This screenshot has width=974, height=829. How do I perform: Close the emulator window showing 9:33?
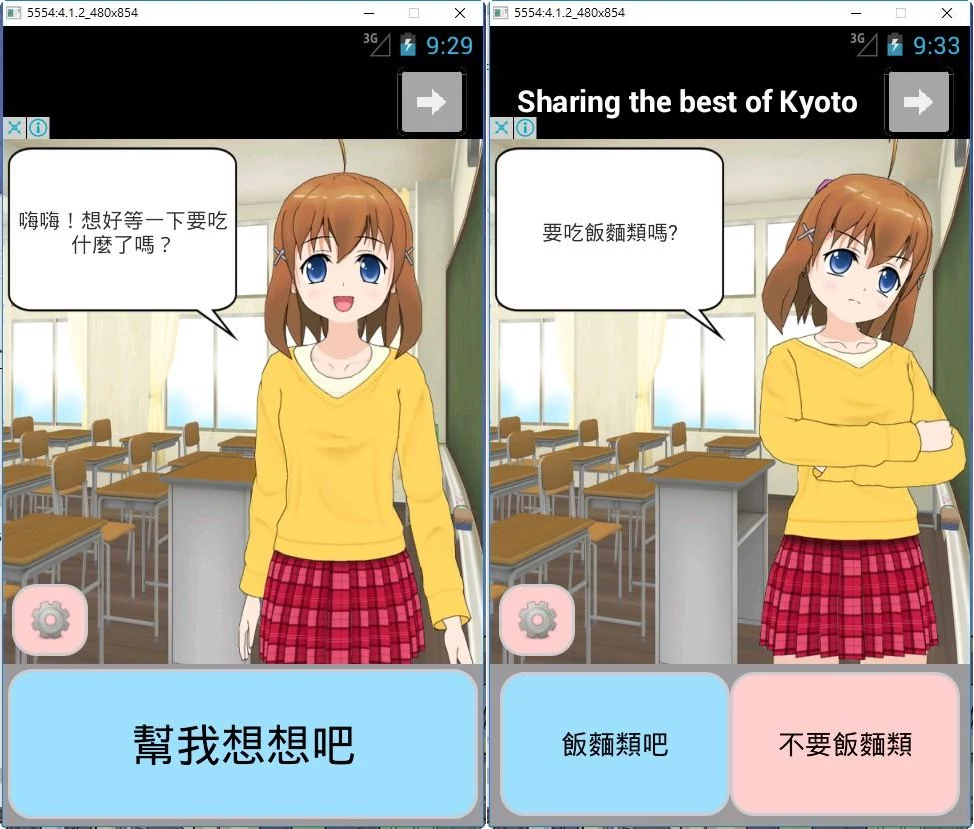tap(946, 13)
